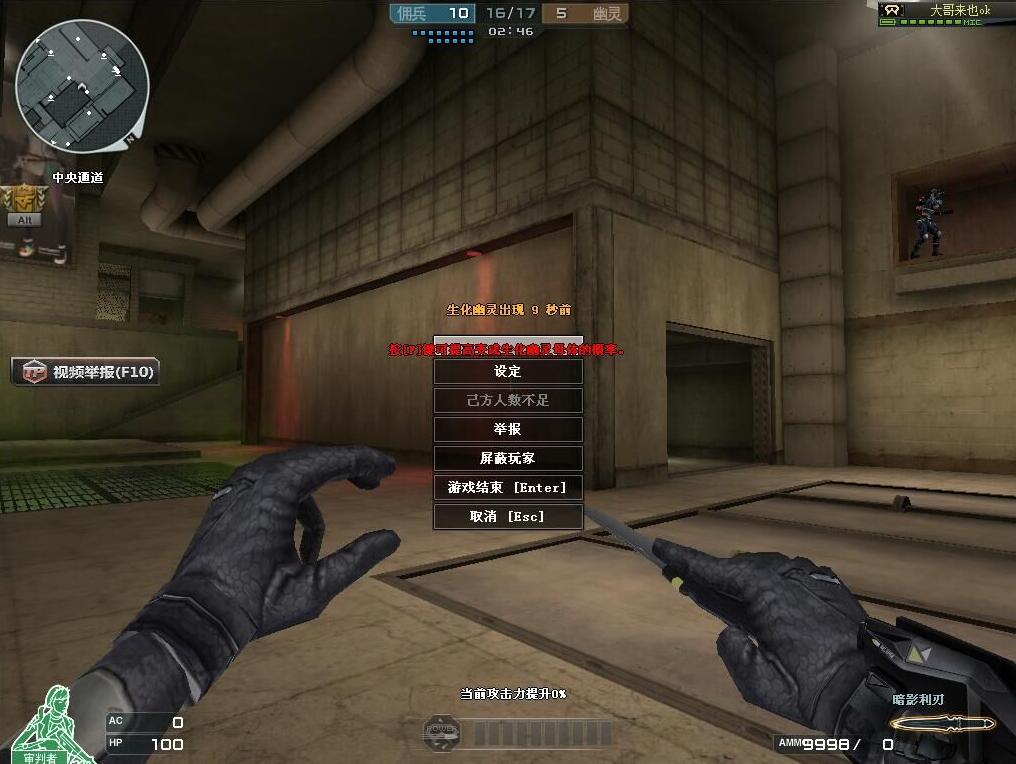Open the 视频举报 video report button
This screenshot has height=764, width=1016.
point(86,372)
